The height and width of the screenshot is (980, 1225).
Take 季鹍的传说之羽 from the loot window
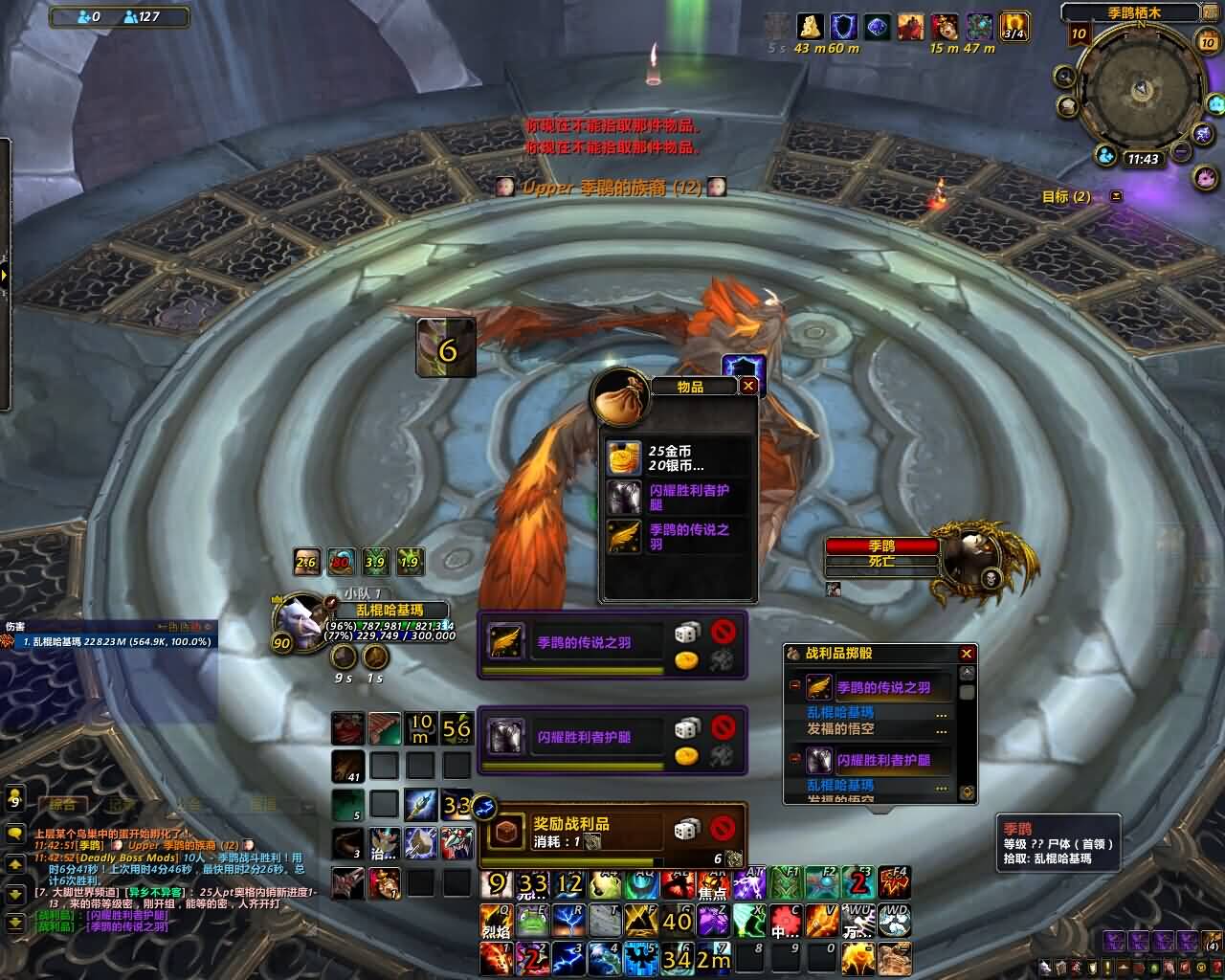pyautogui.click(x=623, y=537)
